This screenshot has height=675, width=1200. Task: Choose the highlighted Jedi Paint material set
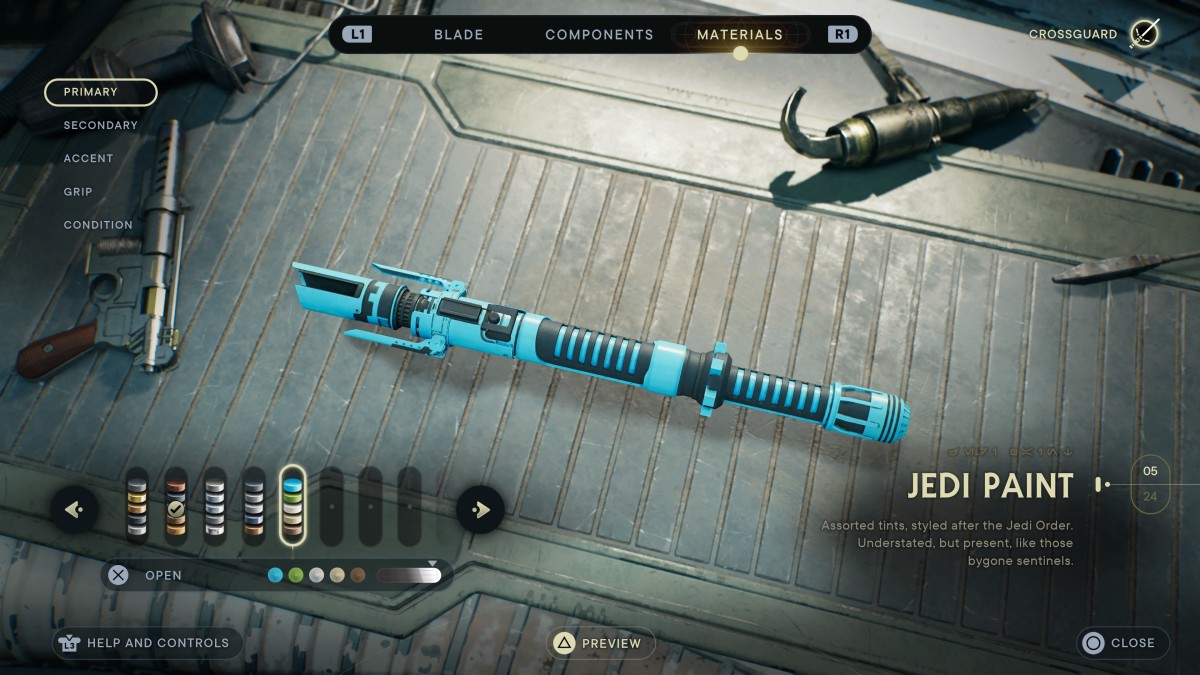tap(292, 507)
